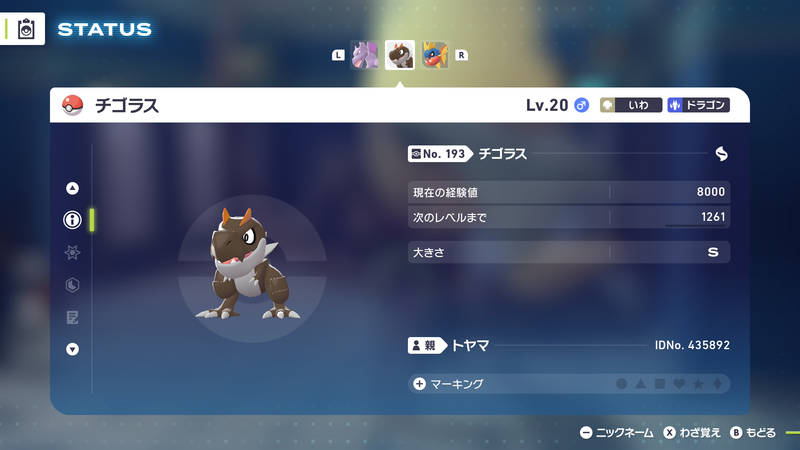Click the up arrow in the sidebar
Screen dimensions: 800x450
pyautogui.click(x=72, y=188)
